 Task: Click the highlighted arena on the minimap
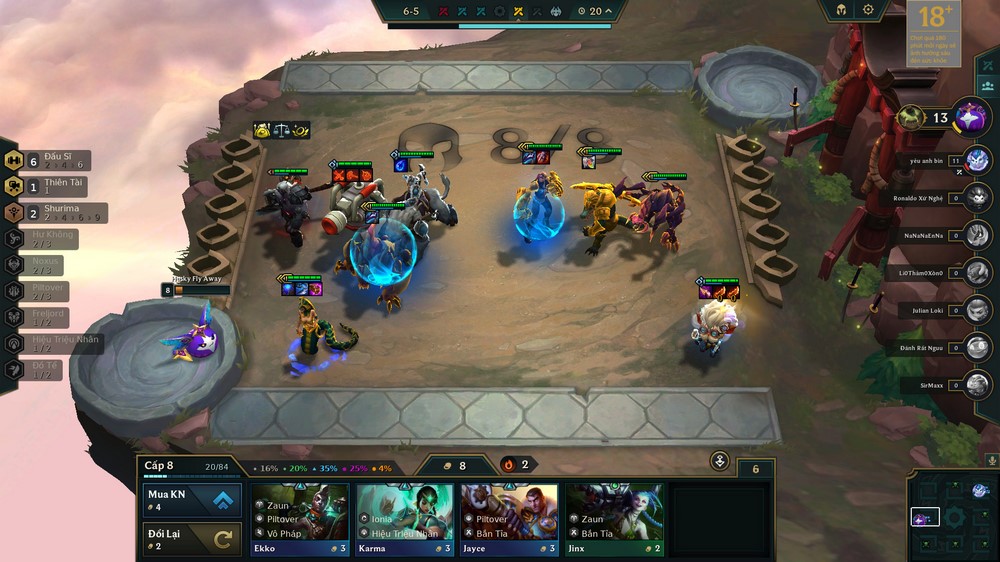click(925, 518)
